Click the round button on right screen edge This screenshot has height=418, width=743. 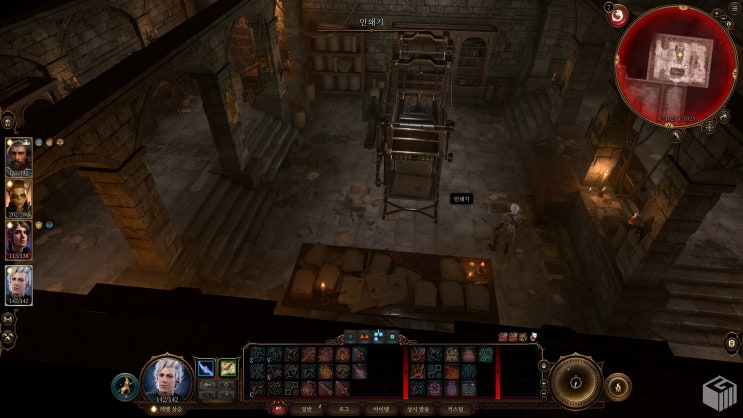pos(731,343)
